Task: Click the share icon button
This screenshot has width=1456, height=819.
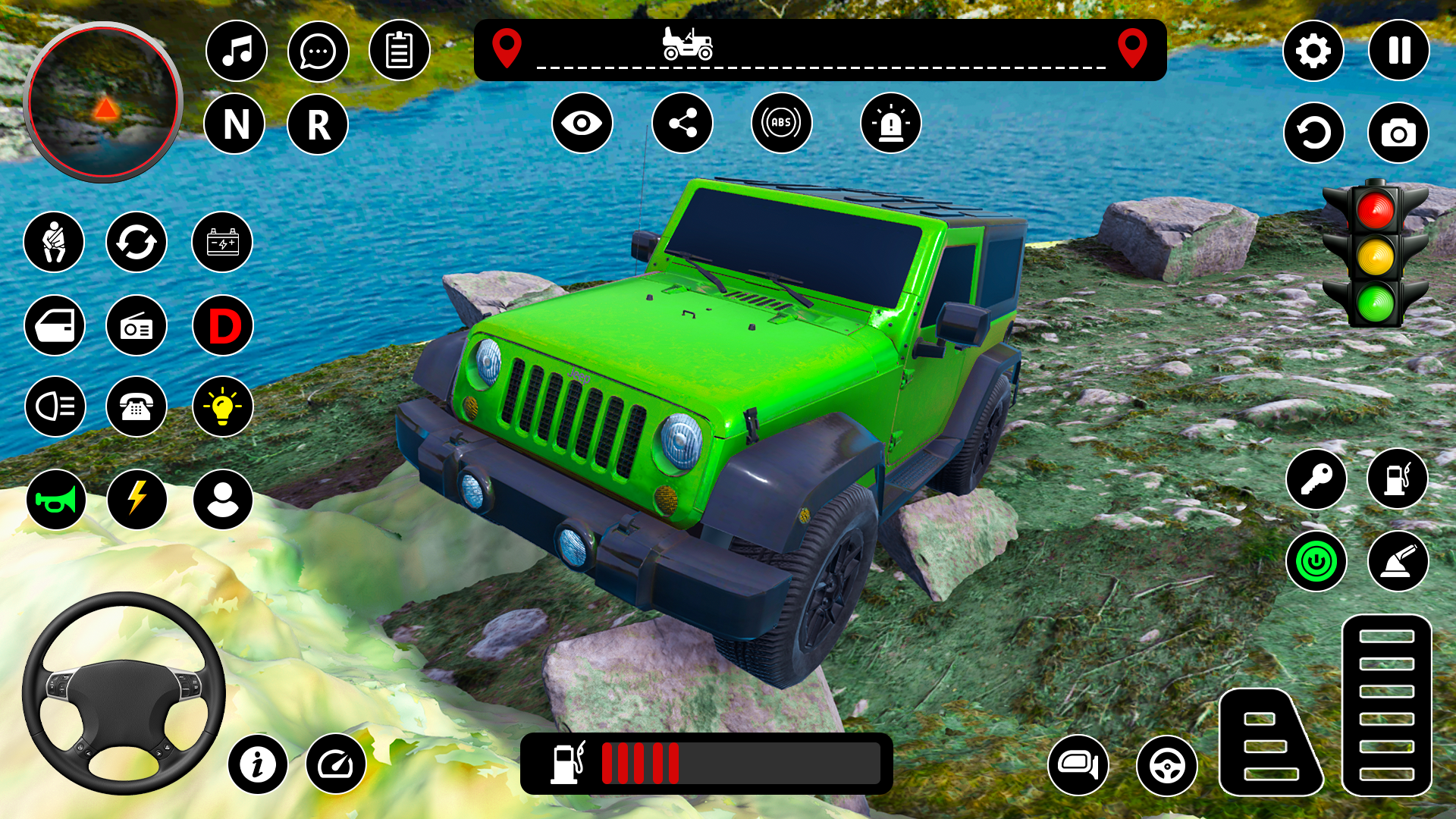Action: point(682,123)
